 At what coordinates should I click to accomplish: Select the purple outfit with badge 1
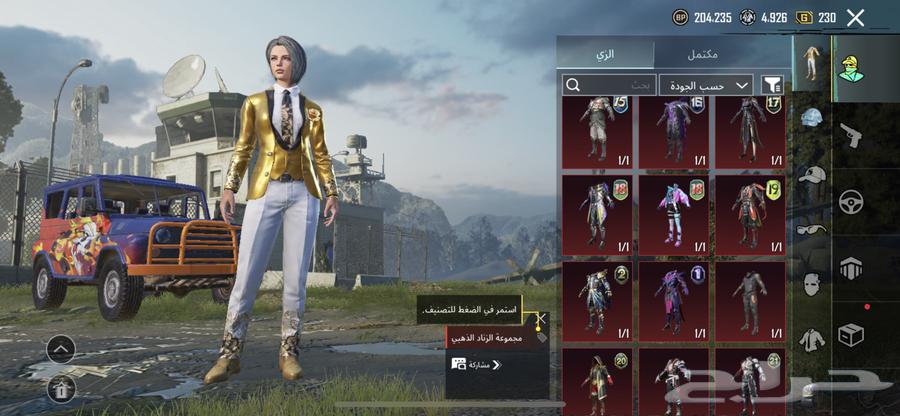[x=673, y=298]
